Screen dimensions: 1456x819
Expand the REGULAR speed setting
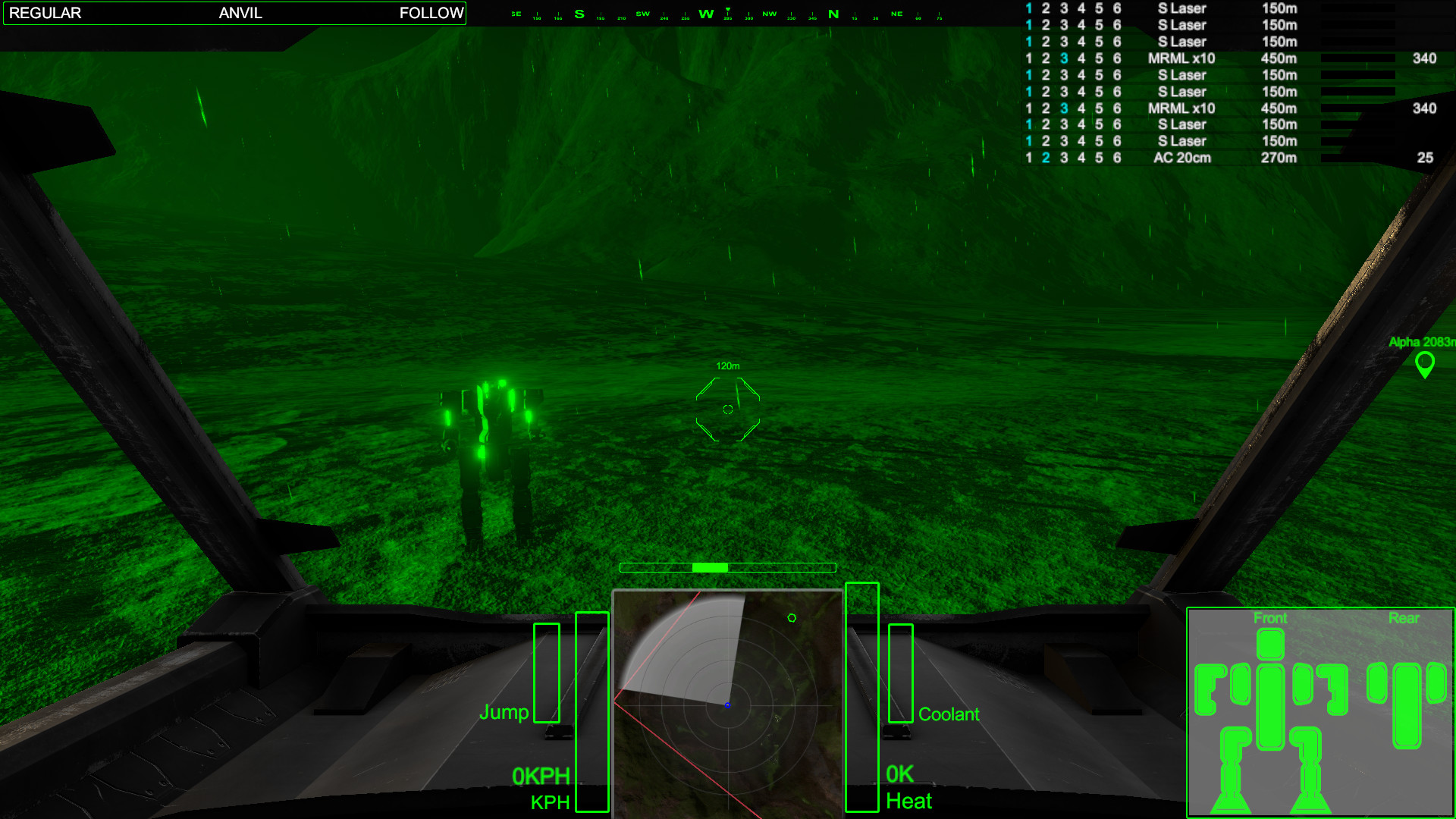pyautogui.click(x=47, y=13)
